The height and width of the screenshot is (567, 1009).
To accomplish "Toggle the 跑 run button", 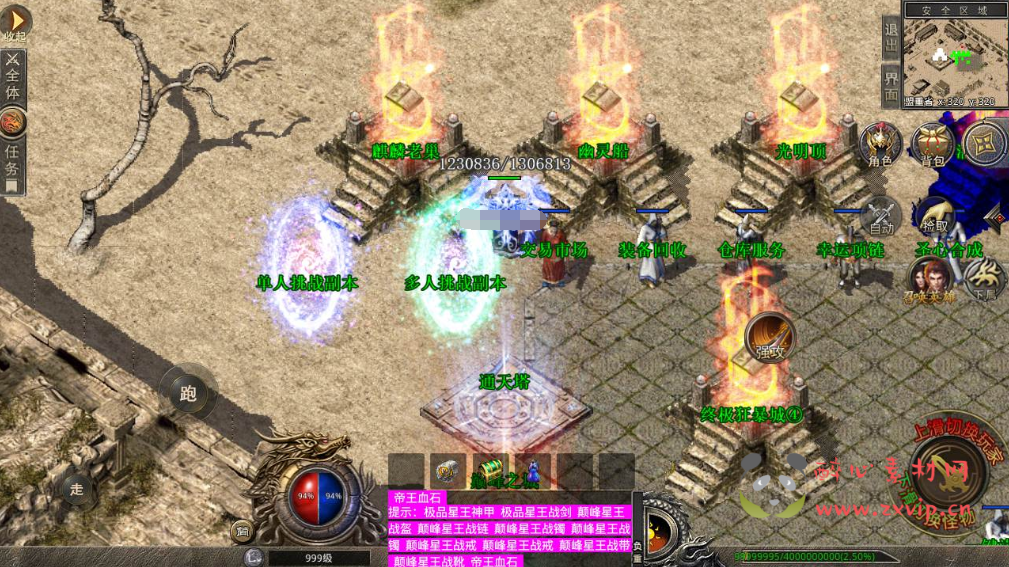I will tap(188, 393).
